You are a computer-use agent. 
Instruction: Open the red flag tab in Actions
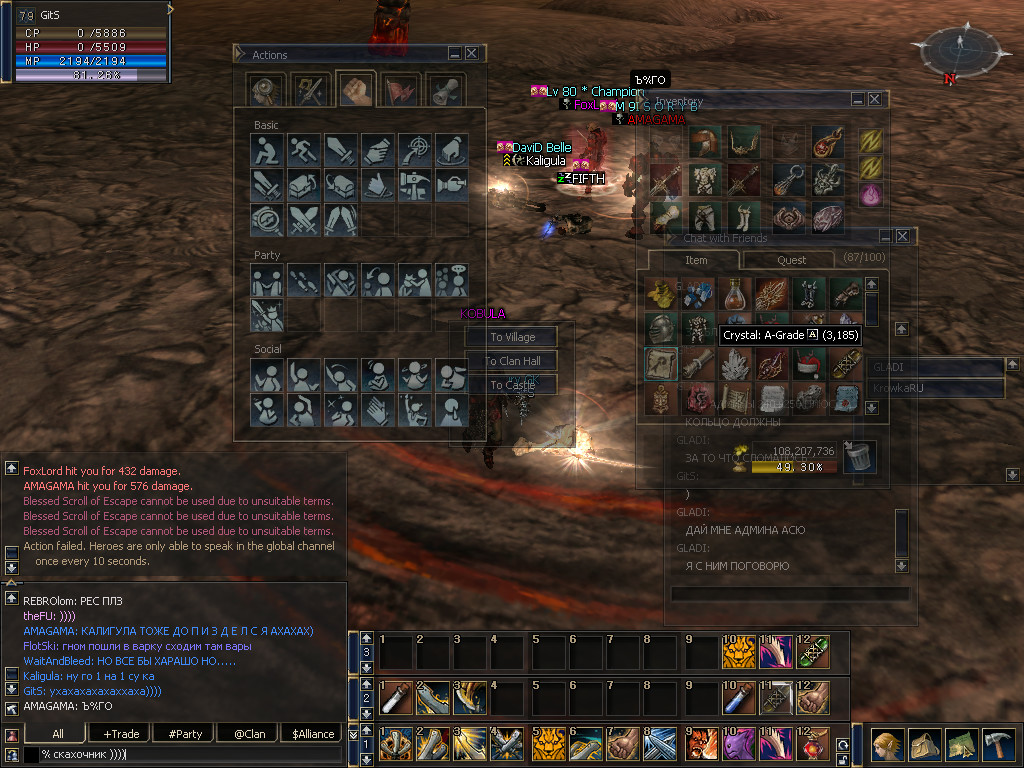tap(400, 90)
